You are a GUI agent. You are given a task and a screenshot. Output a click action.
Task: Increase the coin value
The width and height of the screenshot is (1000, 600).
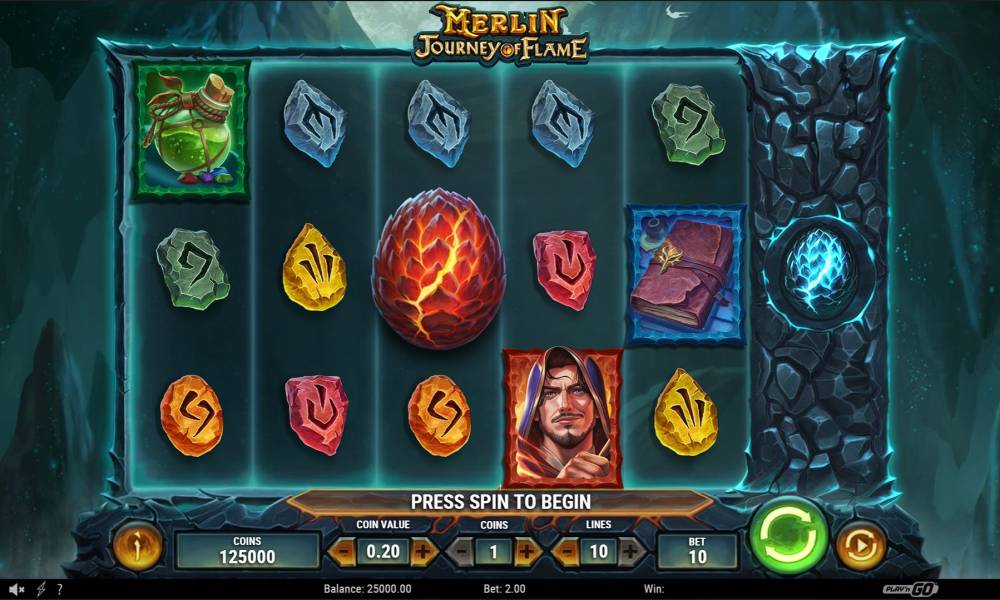[424, 550]
